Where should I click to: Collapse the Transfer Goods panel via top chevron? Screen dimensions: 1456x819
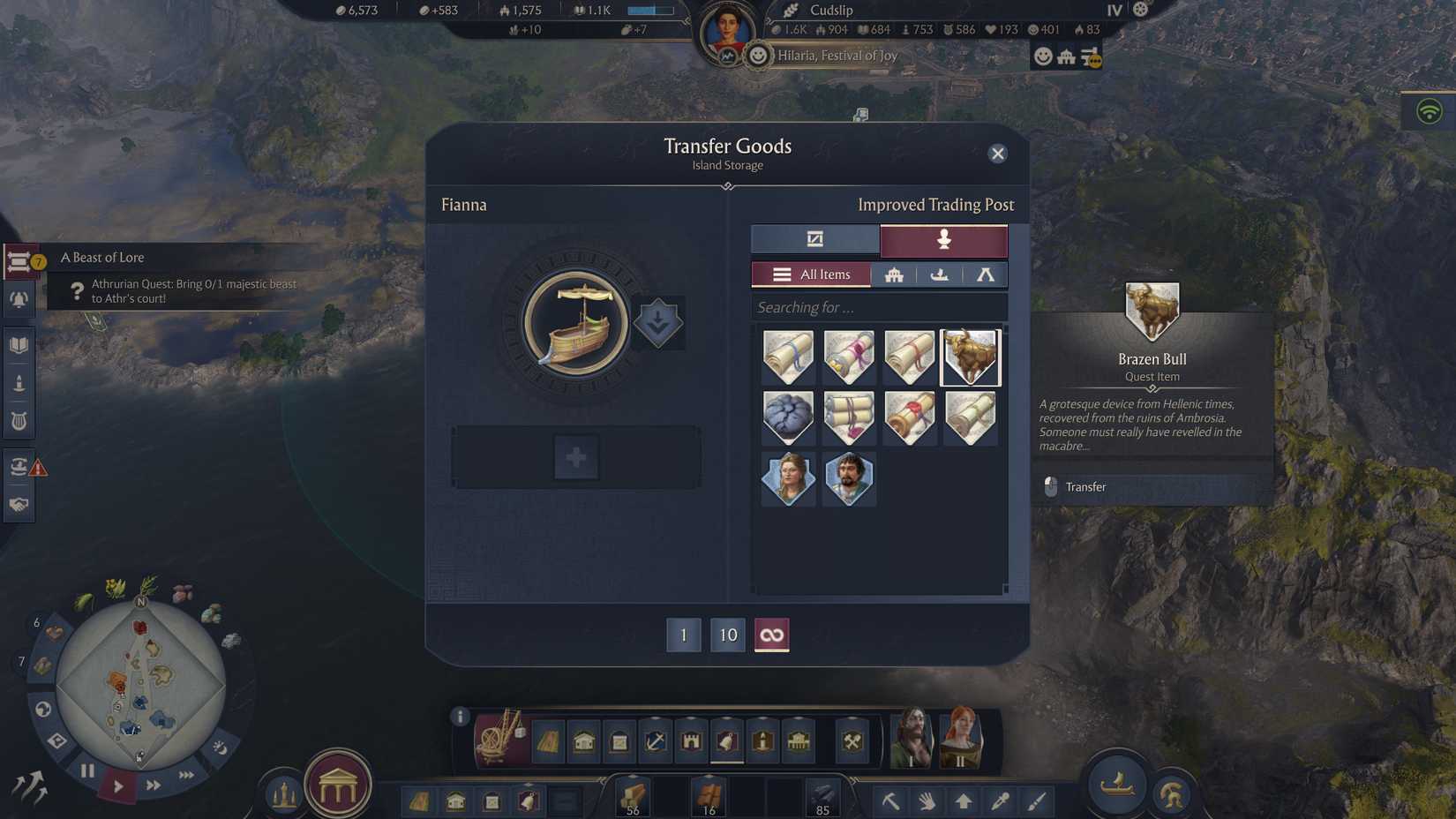tap(728, 186)
